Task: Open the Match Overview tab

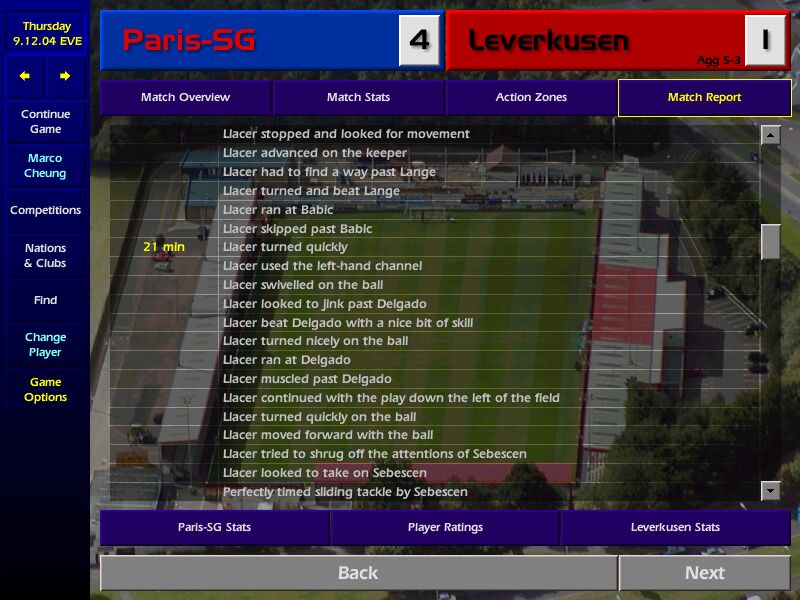Action: pos(185,98)
